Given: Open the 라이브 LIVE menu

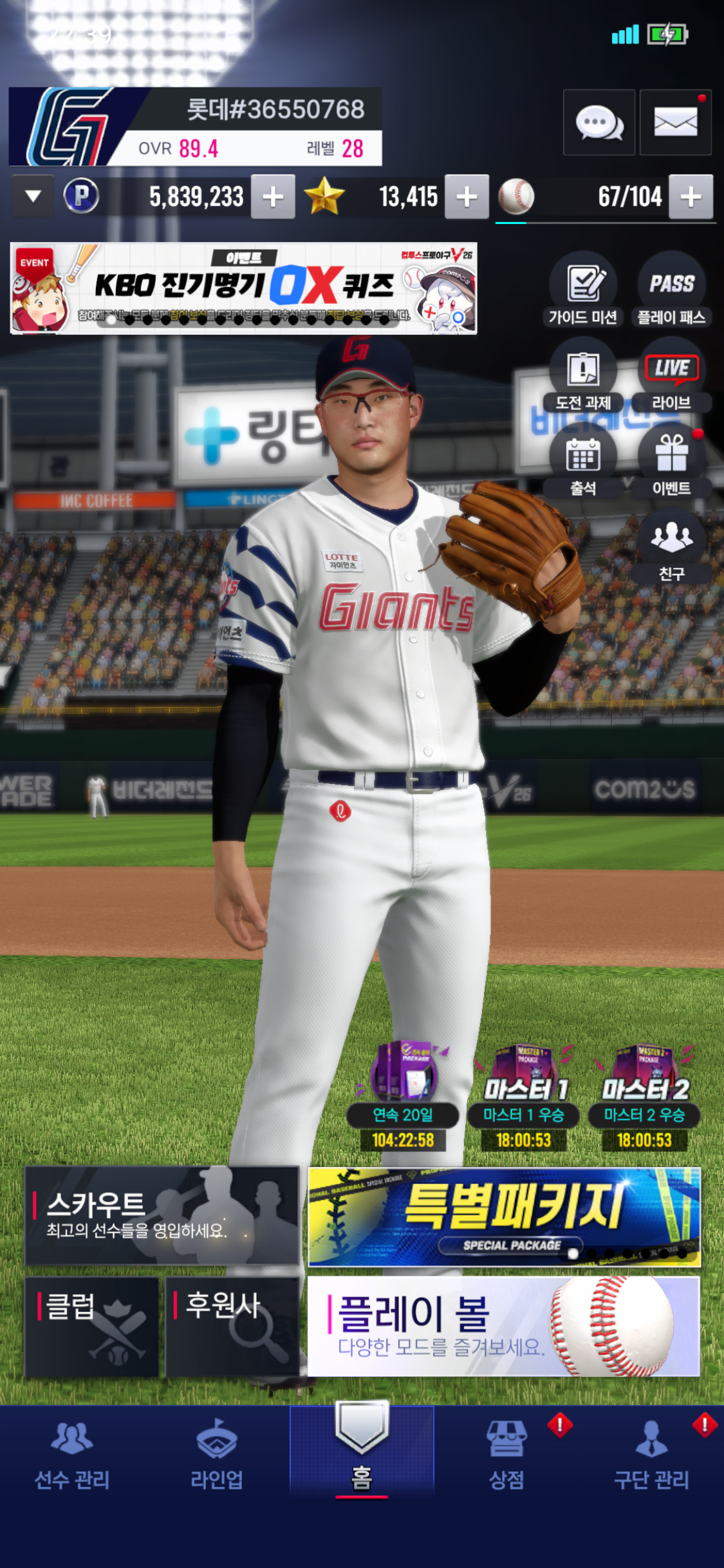Looking at the screenshot, I should (x=671, y=380).
